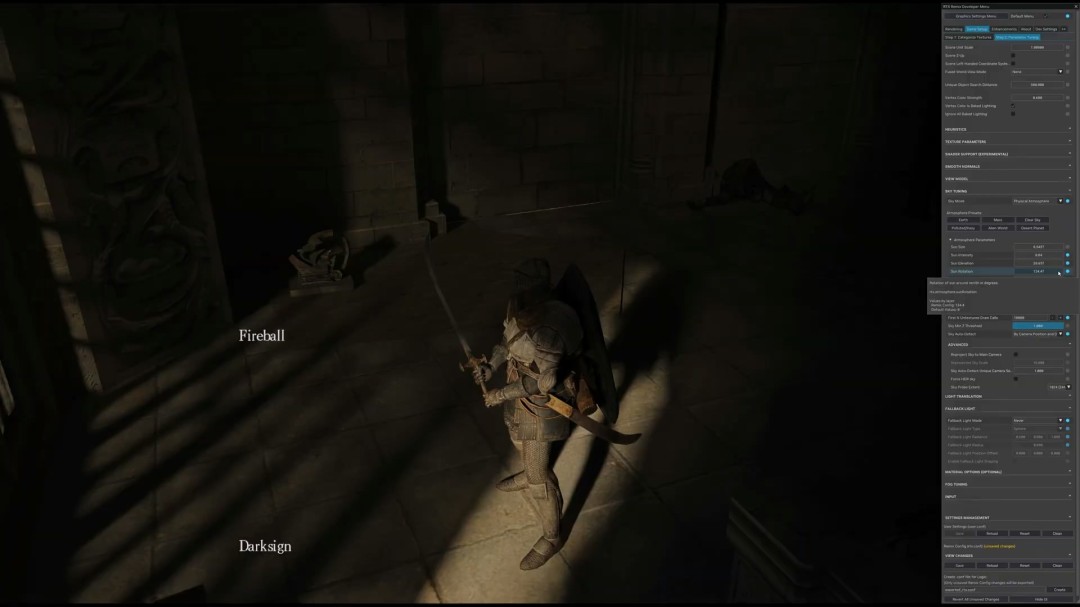This screenshot has width=1080, height=607.
Task: Open the Fallback Light Mode dropdown
Action: (1037, 421)
